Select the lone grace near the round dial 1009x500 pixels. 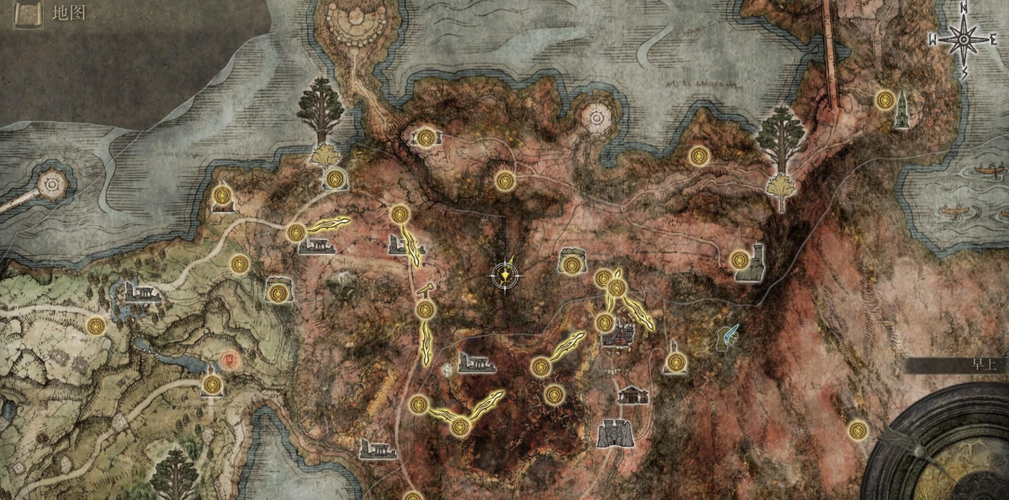857,430
